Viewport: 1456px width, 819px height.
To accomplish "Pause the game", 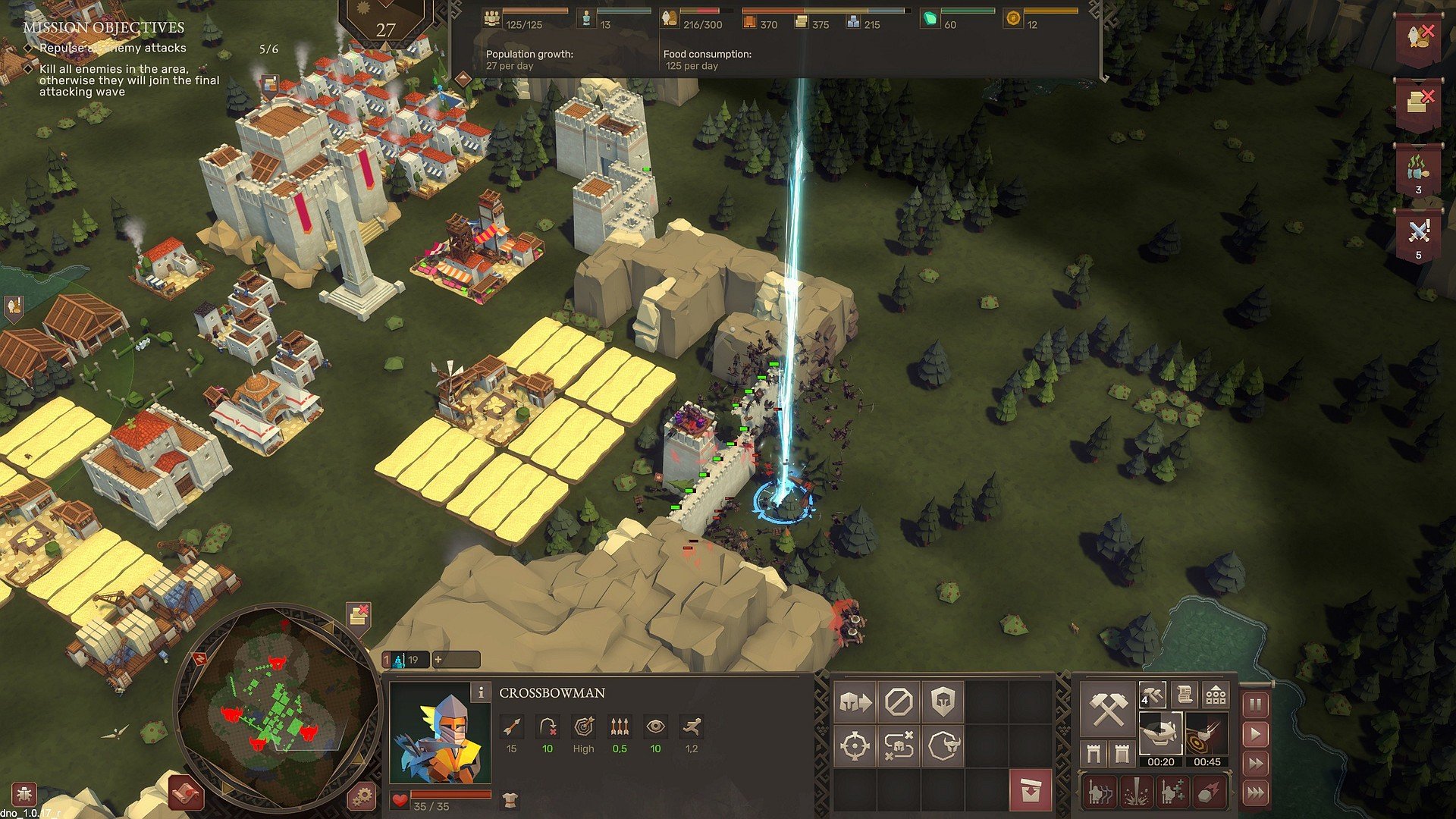I will pyautogui.click(x=1255, y=704).
